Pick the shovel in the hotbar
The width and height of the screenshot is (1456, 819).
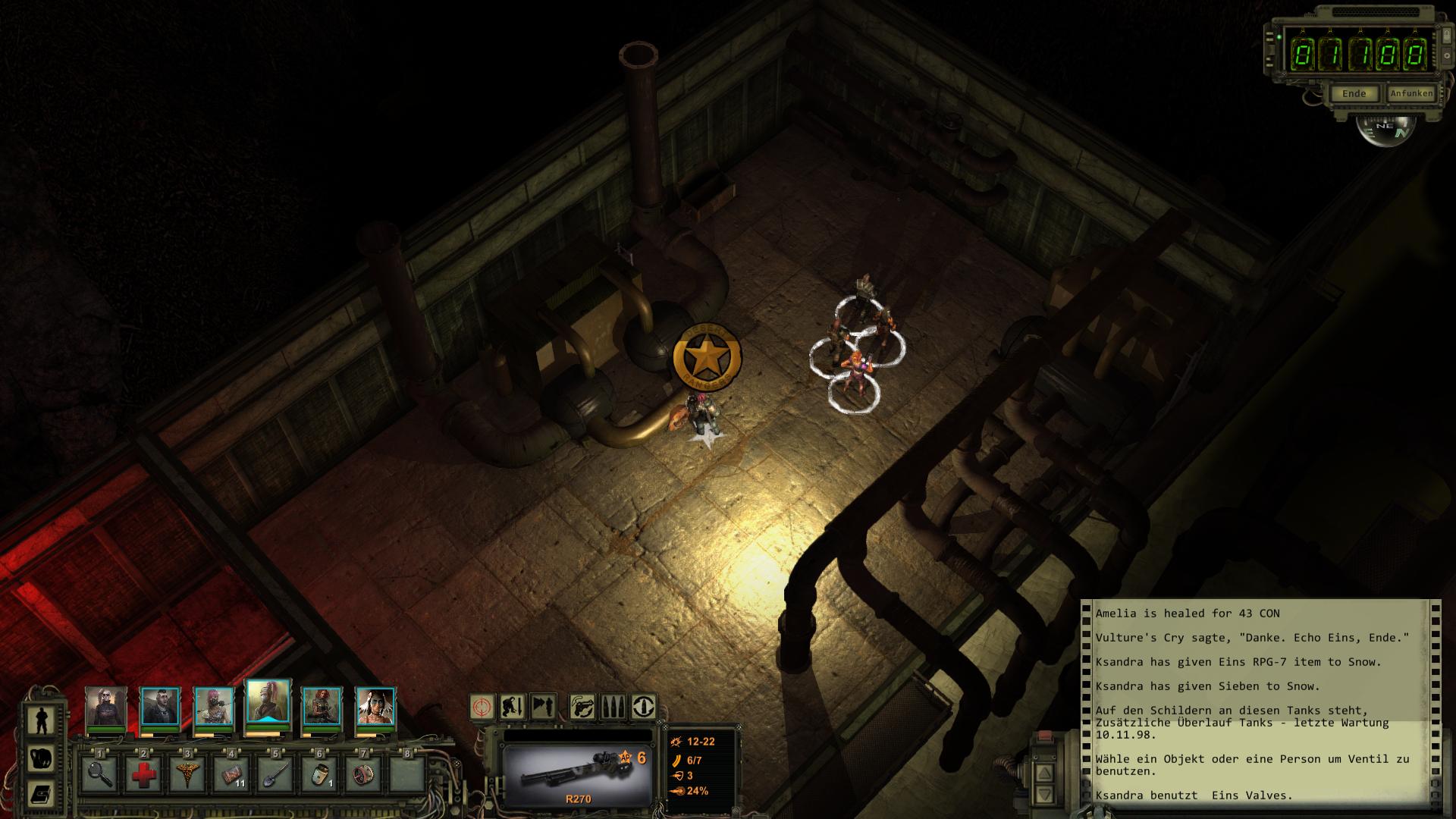(x=275, y=774)
